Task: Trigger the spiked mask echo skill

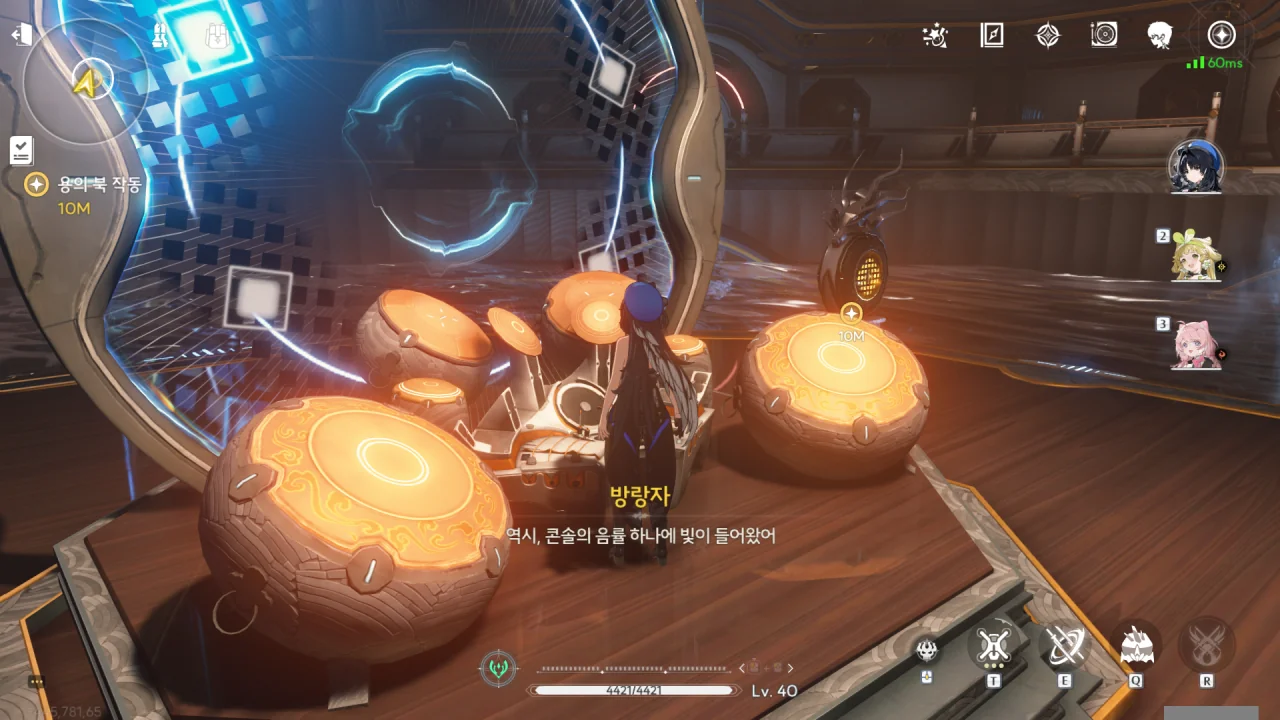Action: pos(1136,646)
